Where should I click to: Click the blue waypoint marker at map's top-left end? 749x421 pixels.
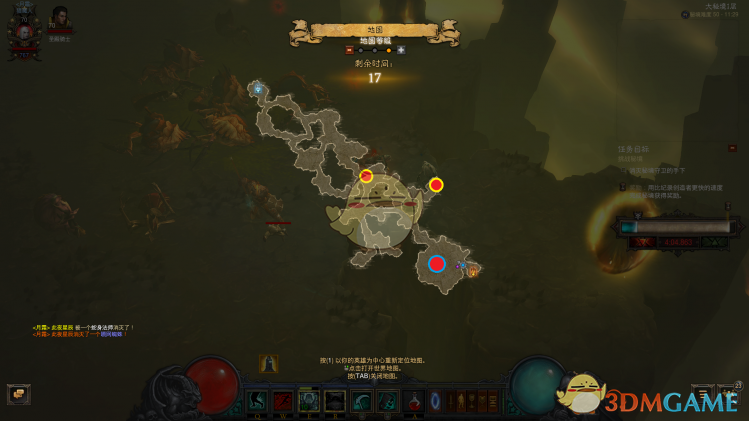point(258,89)
